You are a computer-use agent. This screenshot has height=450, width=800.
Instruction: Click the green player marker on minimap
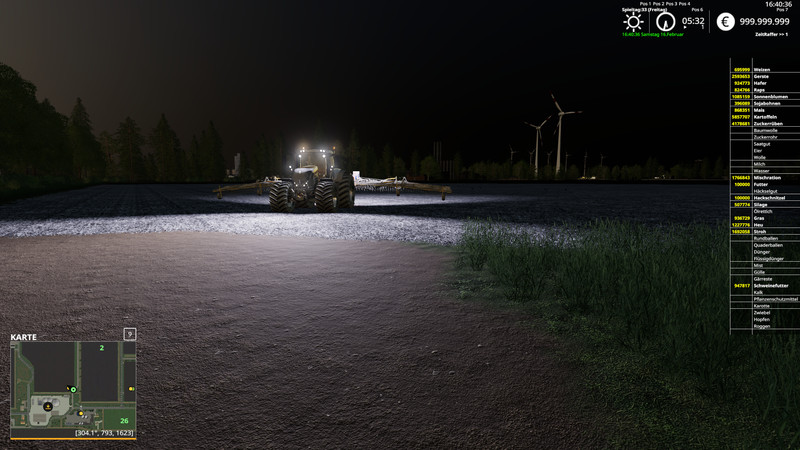(x=72, y=389)
